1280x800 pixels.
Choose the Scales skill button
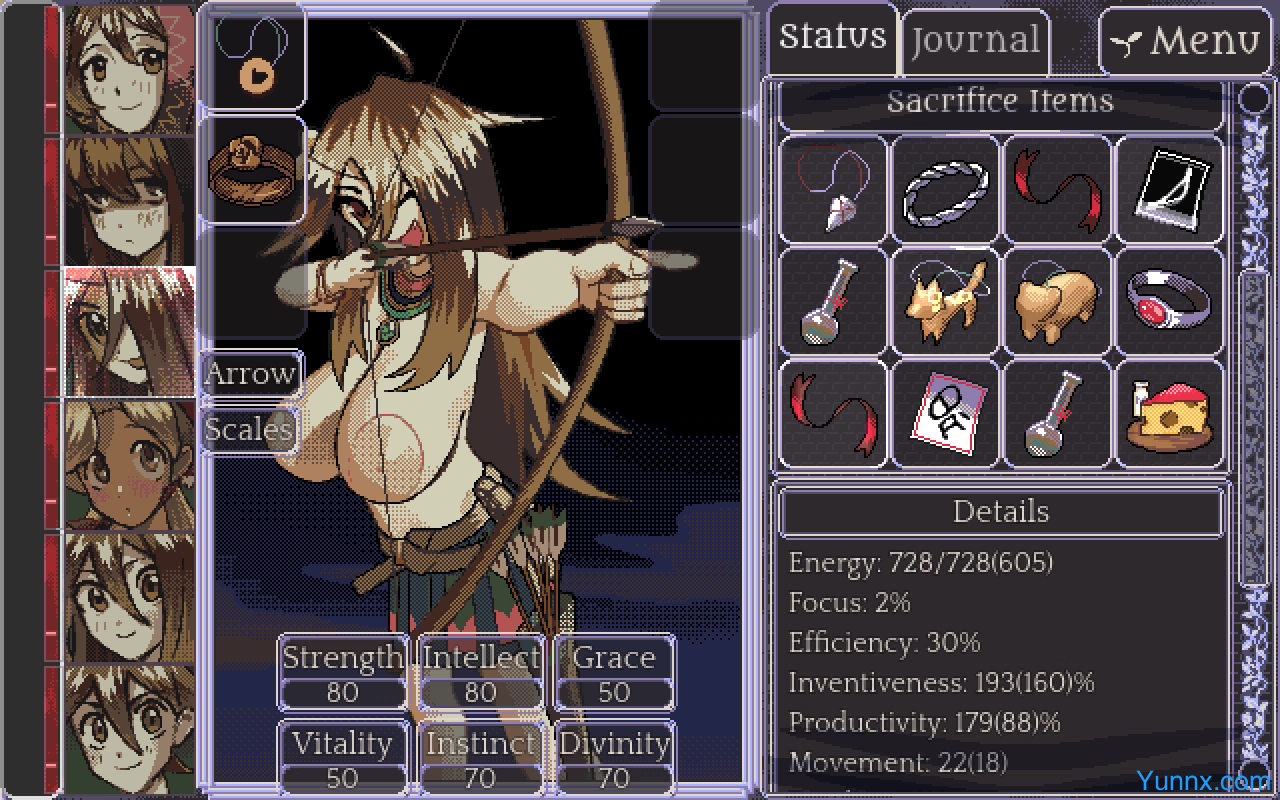coord(249,430)
